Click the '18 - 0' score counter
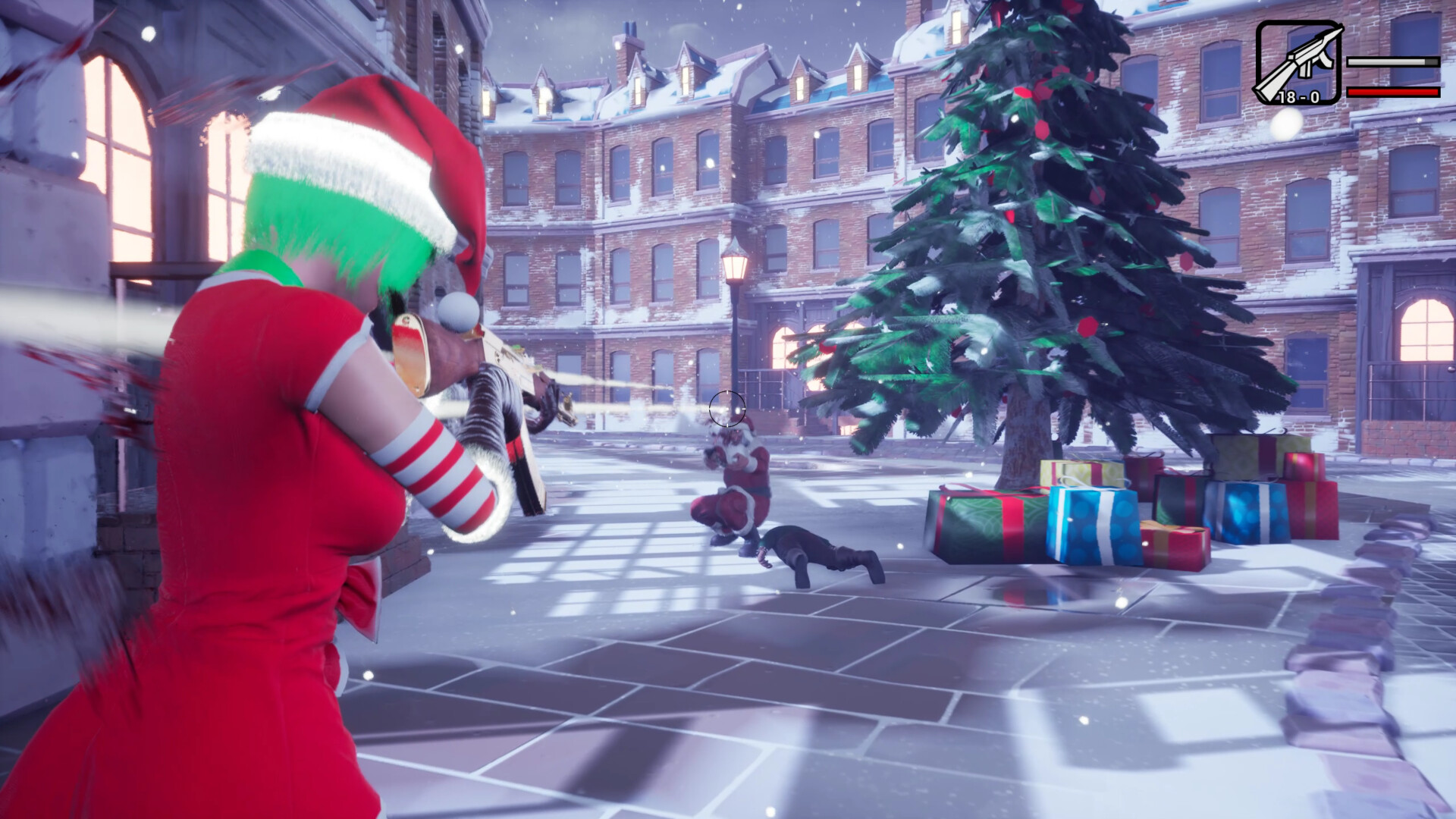Image resolution: width=1456 pixels, height=819 pixels. (1300, 97)
